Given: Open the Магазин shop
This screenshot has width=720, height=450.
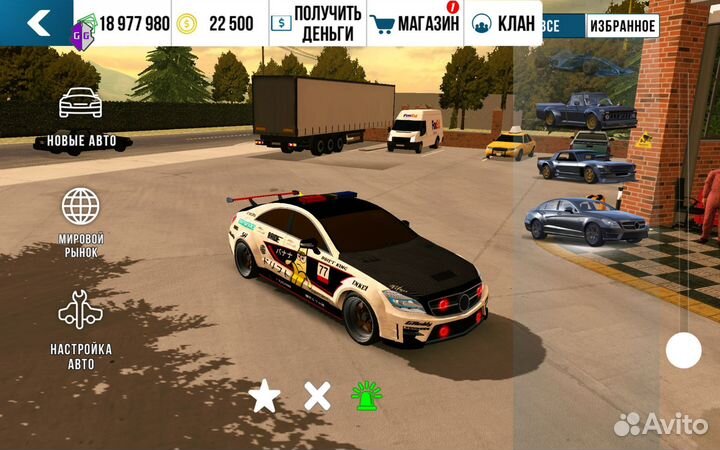Looking at the screenshot, I should point(414,23).
